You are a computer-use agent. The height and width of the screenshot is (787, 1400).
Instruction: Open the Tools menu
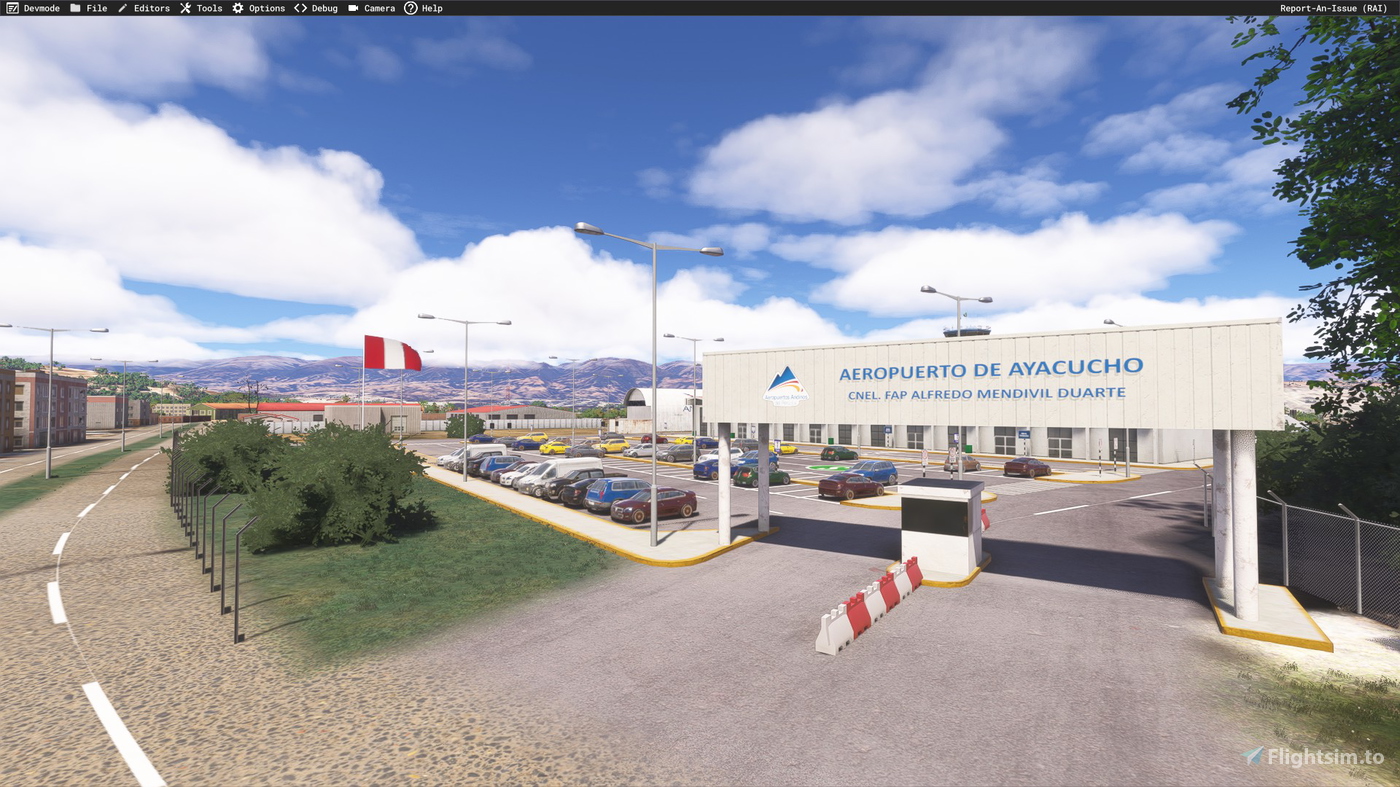(207, 7)
